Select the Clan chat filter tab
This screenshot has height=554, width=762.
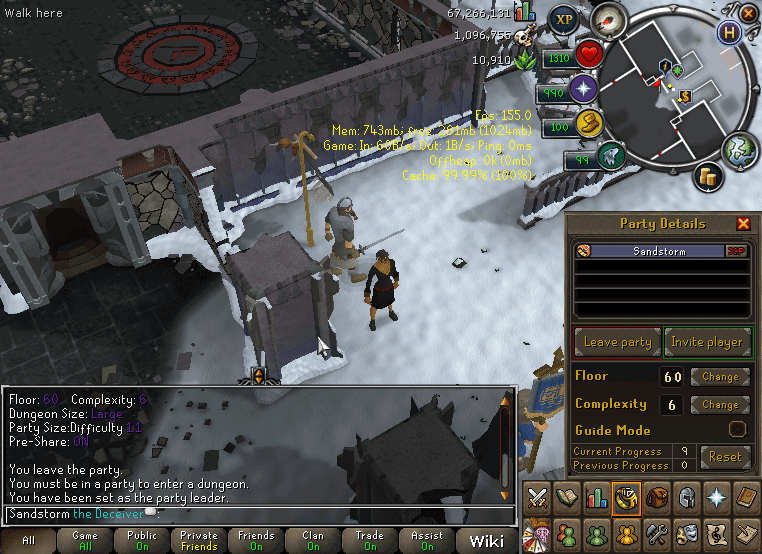pos(313,541)
